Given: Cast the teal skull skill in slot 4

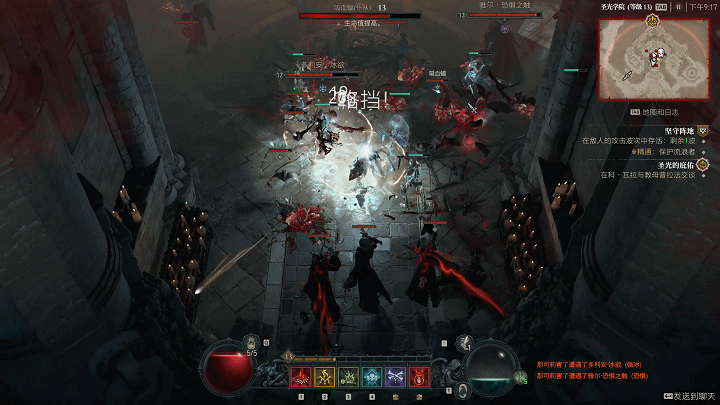Looking at the screenshot, I should (372, 376).
